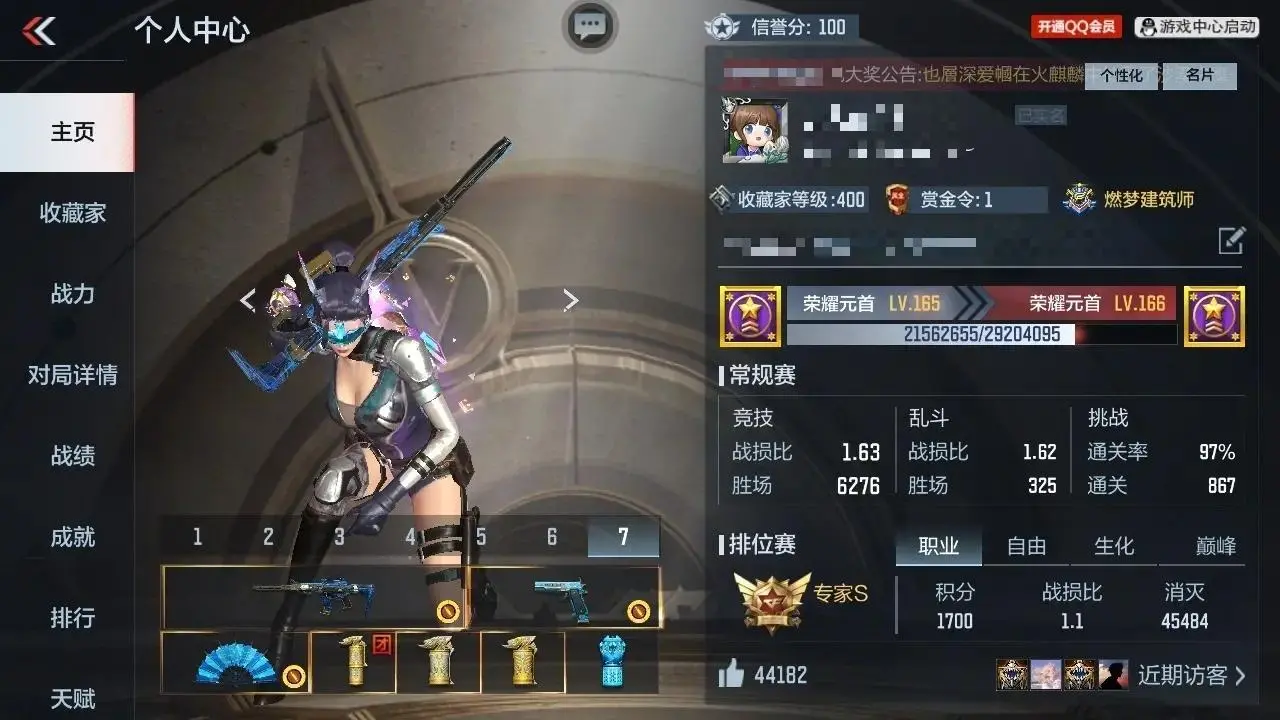This screenshot has width=1280, height=720.
Task: Switch ranked stats to 生化 tab
Action: (x=1114, y=546)
